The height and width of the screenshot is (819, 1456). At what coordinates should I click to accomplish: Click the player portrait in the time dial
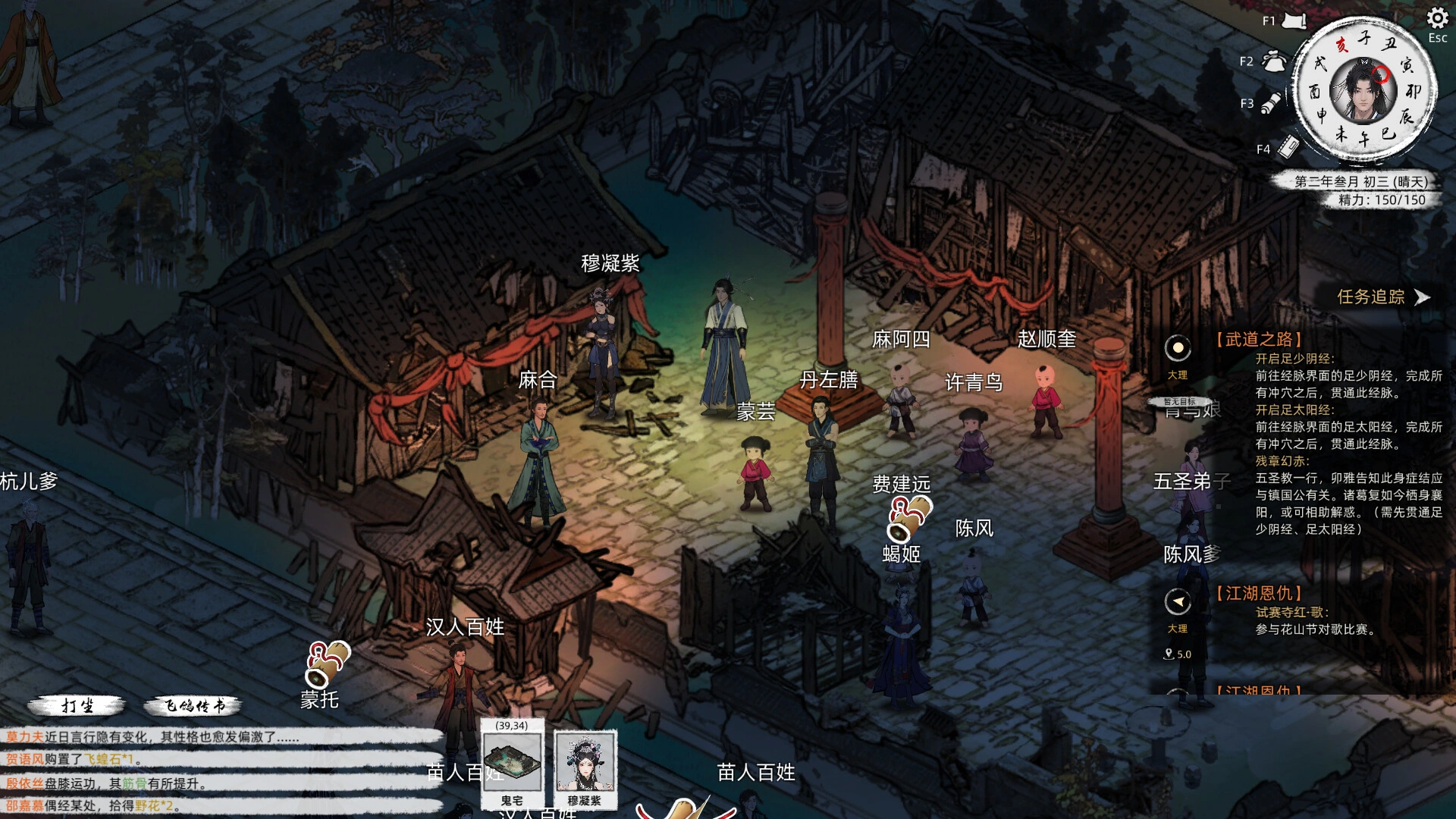[x=1363, y=90]
